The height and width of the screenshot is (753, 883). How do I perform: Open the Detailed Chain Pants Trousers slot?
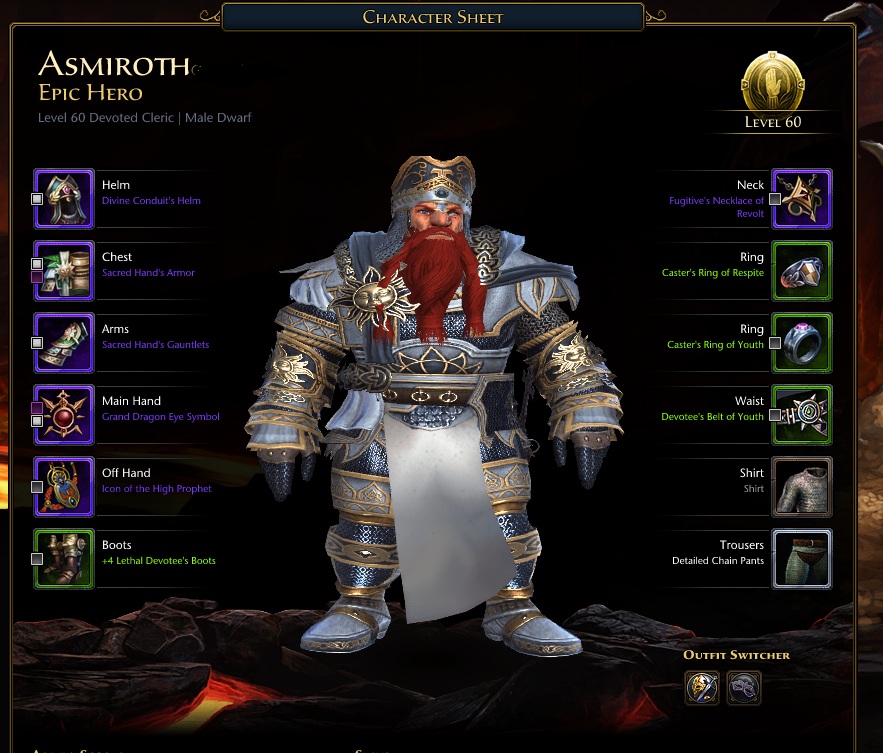(802, 559)
